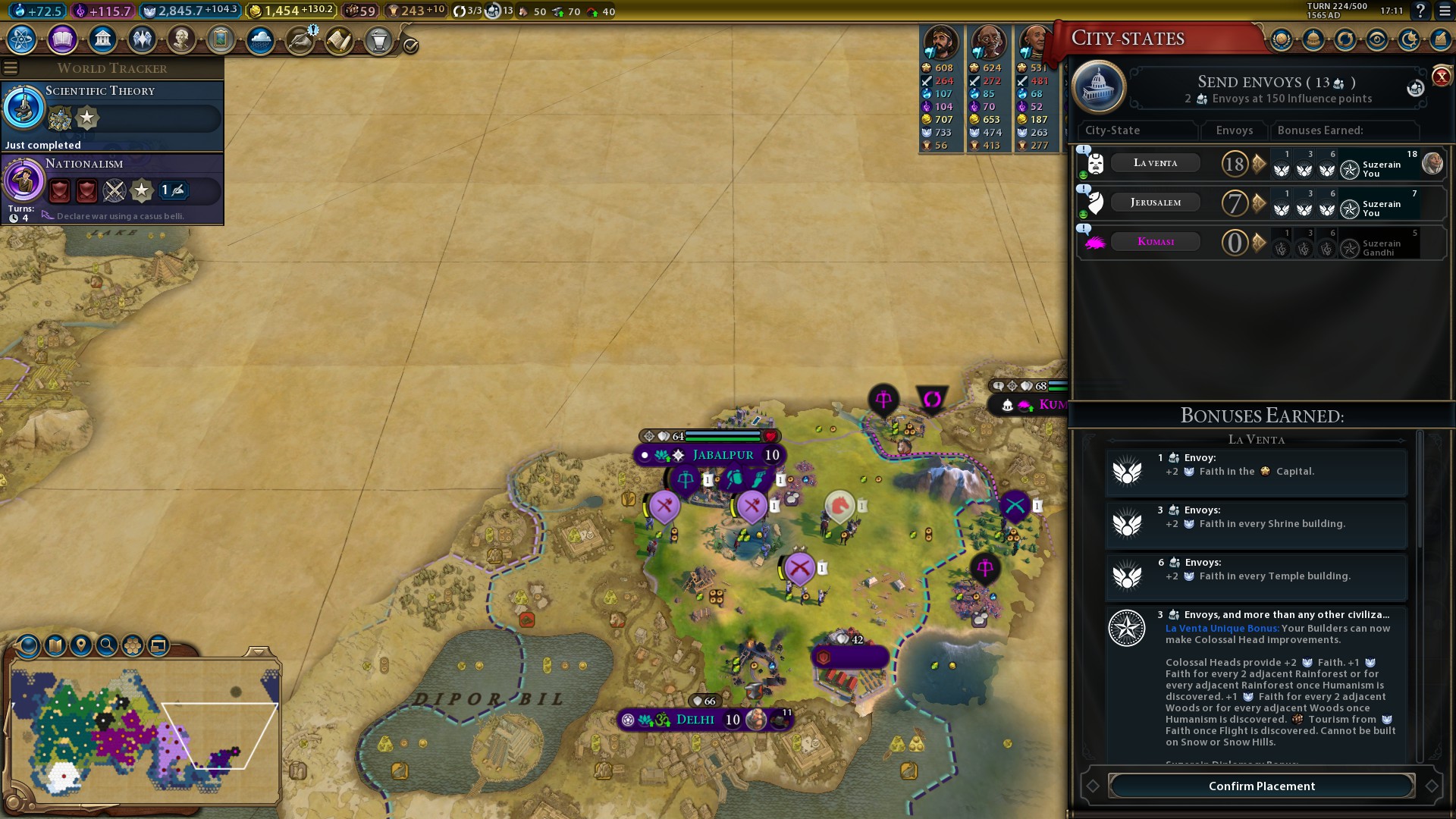Collapse the minimap with the arrow tab
Viewport: 1456px width, 819px height.
coord(259,652)
